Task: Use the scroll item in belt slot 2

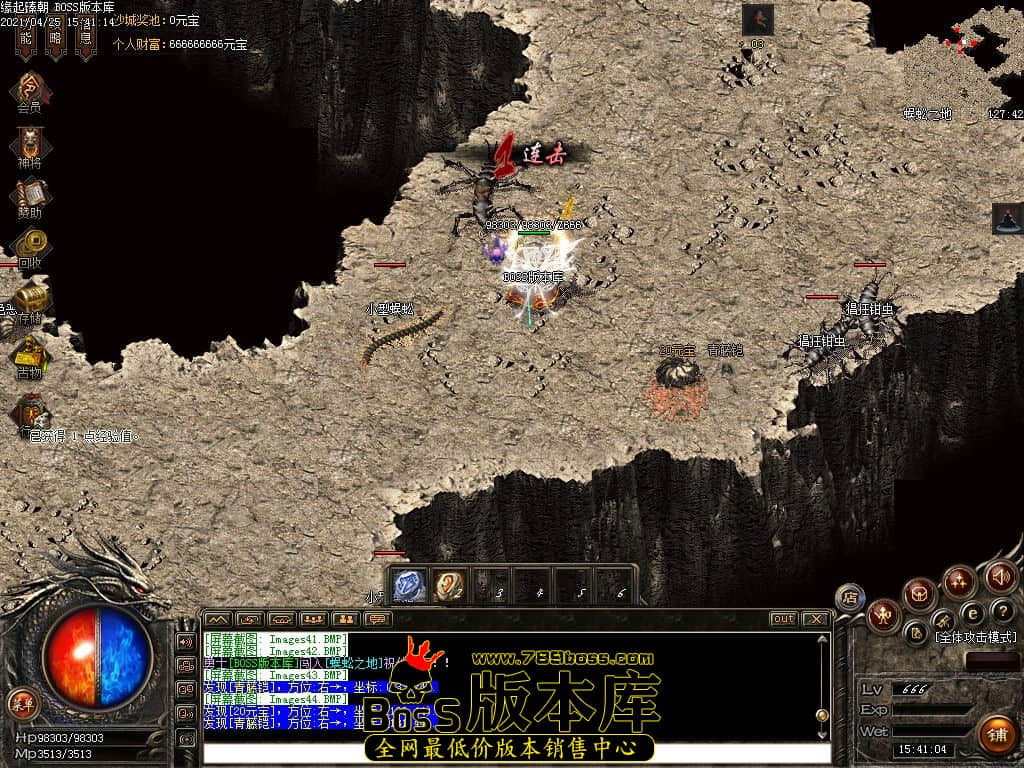Action: click(449, 585)
